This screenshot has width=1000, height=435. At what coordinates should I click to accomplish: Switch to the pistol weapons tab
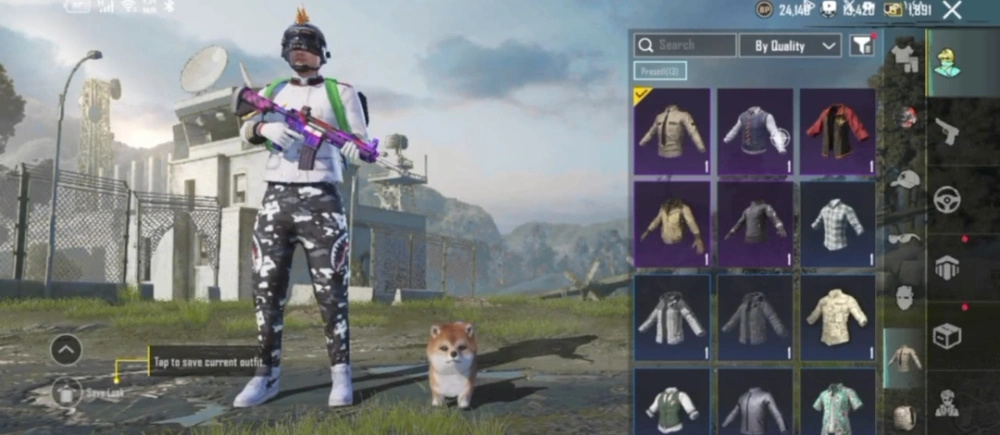(946, 131)
